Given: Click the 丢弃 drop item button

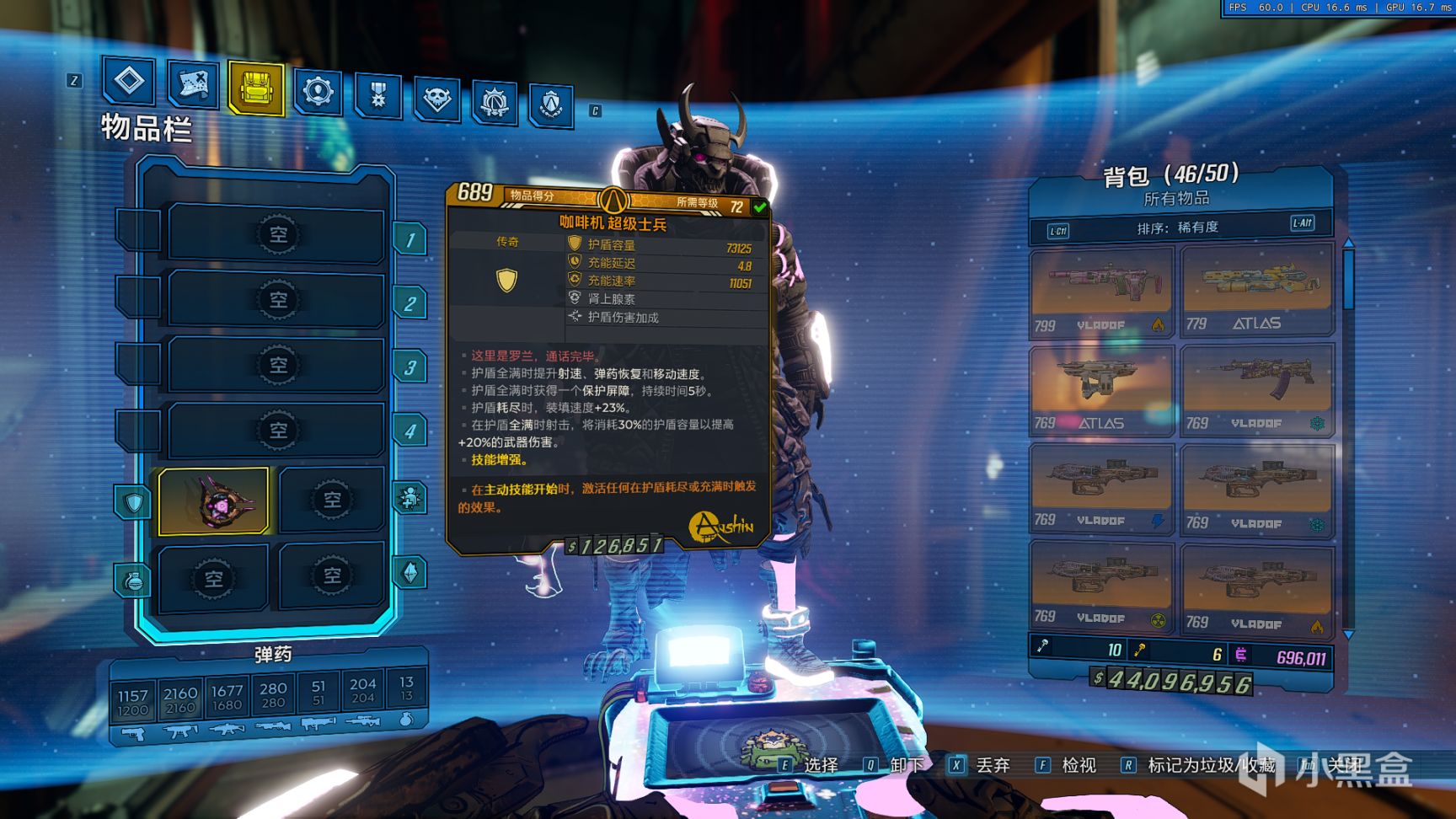Looking at the screenshot, I should tap(981, 765).
